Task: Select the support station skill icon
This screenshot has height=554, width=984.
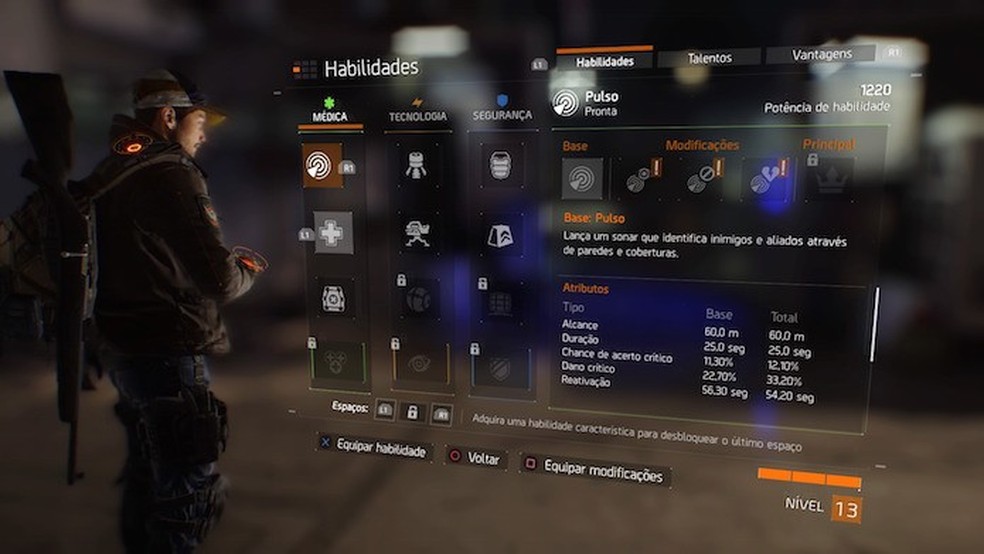Action: [x=333, y=298]
